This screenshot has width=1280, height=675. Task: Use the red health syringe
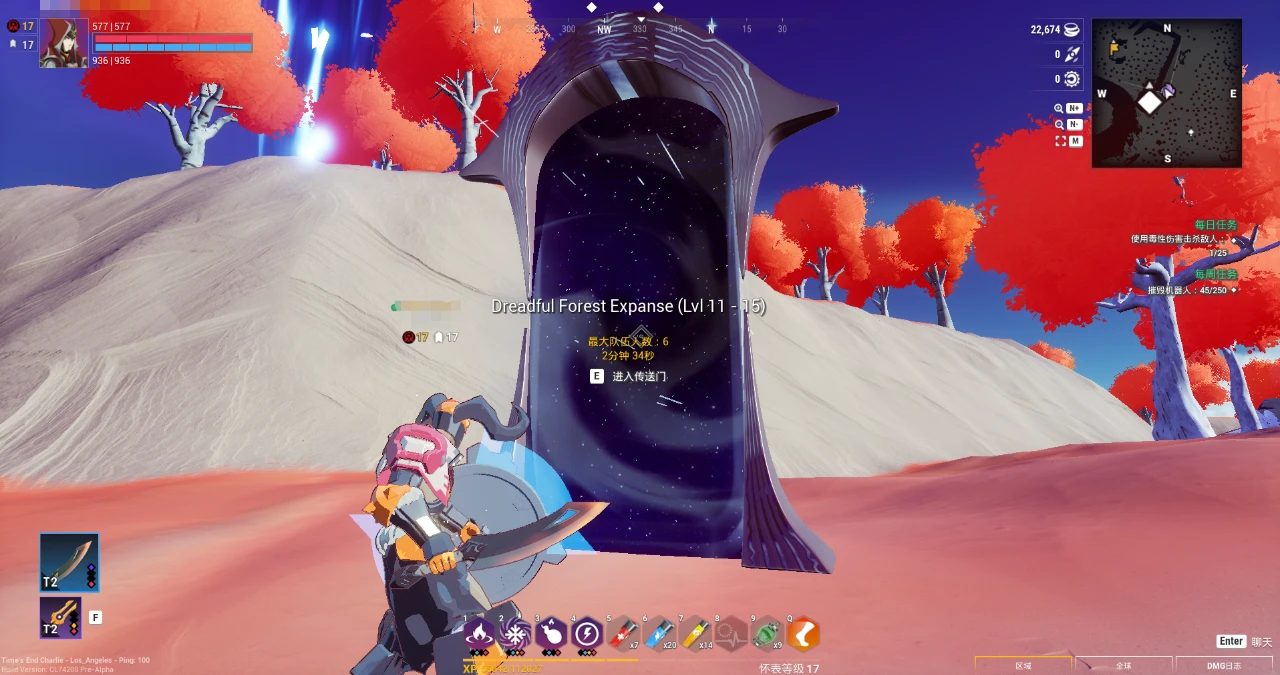coord(623,633)
